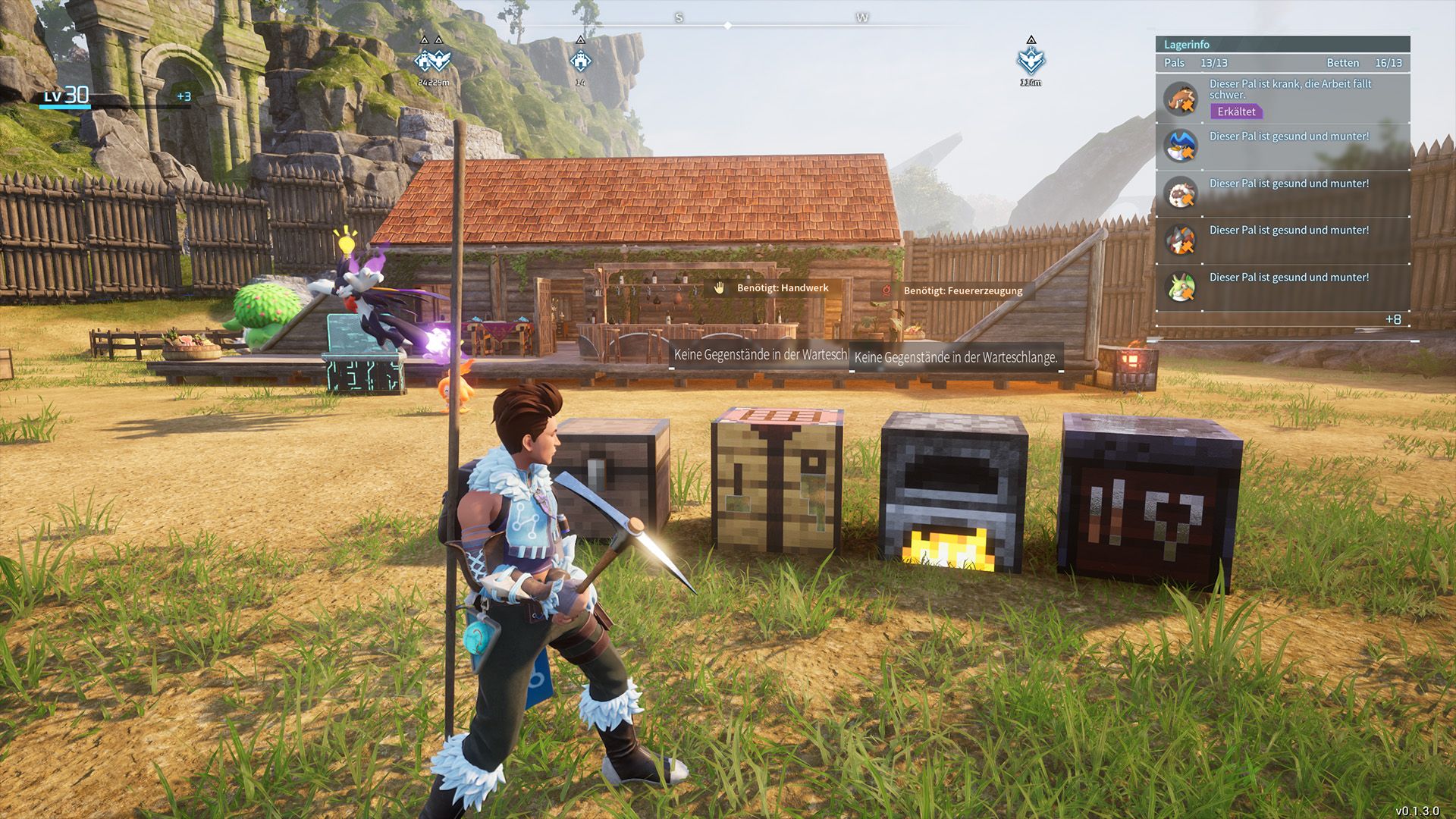Select the fox pal icon

(x=1181, y=240)
